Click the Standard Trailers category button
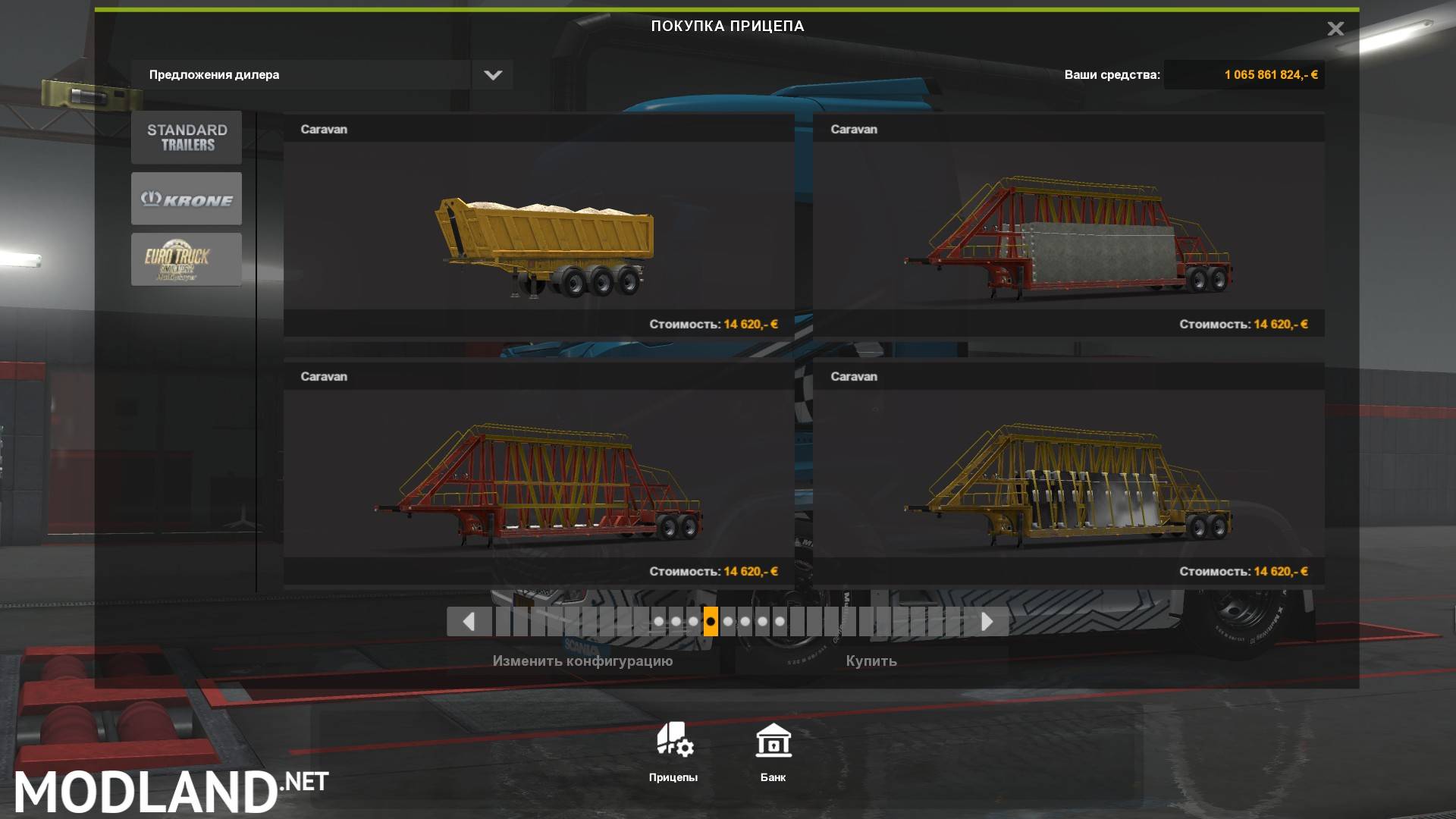The height and width of the screenshot is (819, 1456). [186, 136]
